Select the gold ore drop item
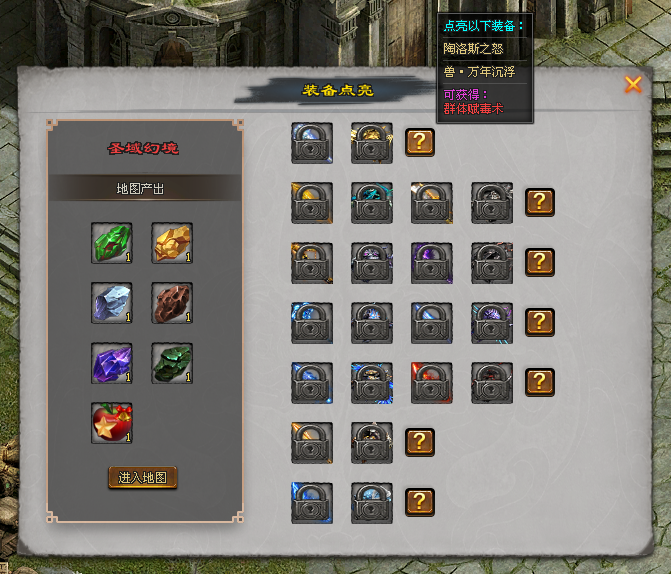671x574 pixels. pyautogui.click(x=172, y=243)
